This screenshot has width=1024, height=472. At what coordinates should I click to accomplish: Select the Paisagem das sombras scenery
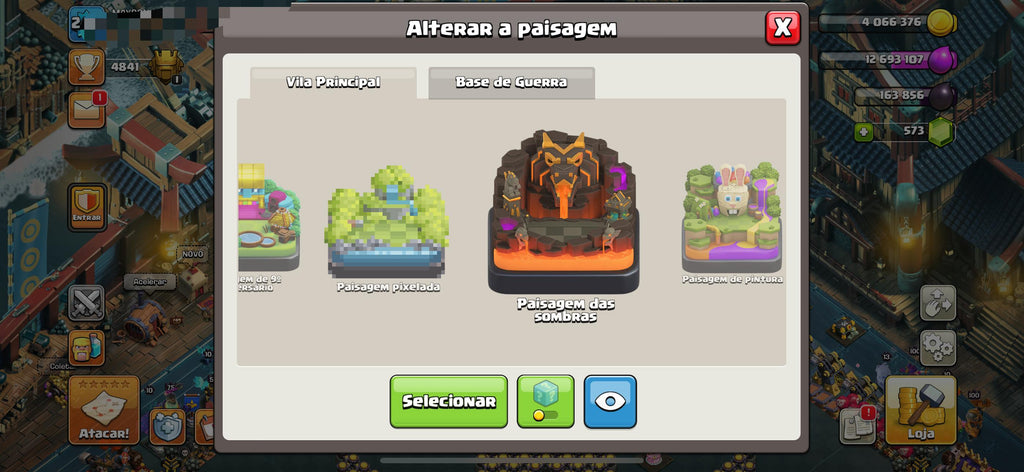point(565,215)
